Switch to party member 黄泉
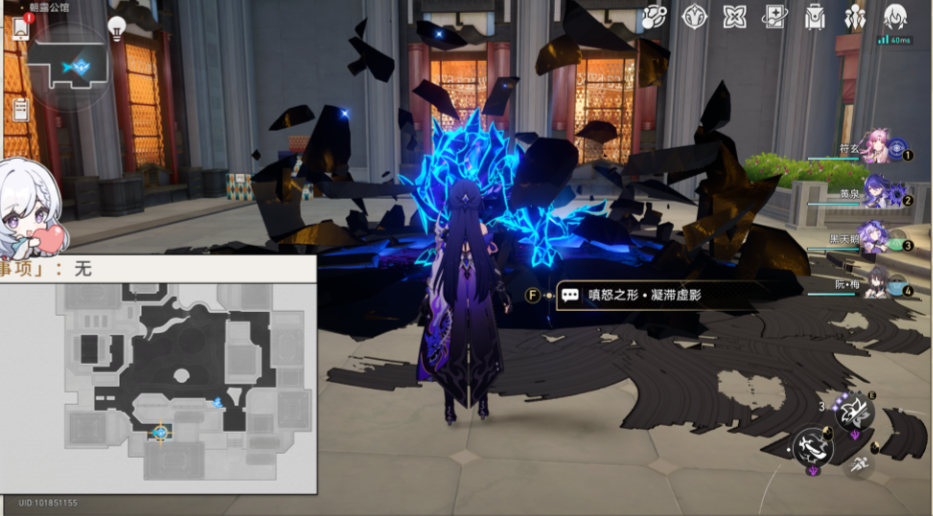 click(875, 193)
